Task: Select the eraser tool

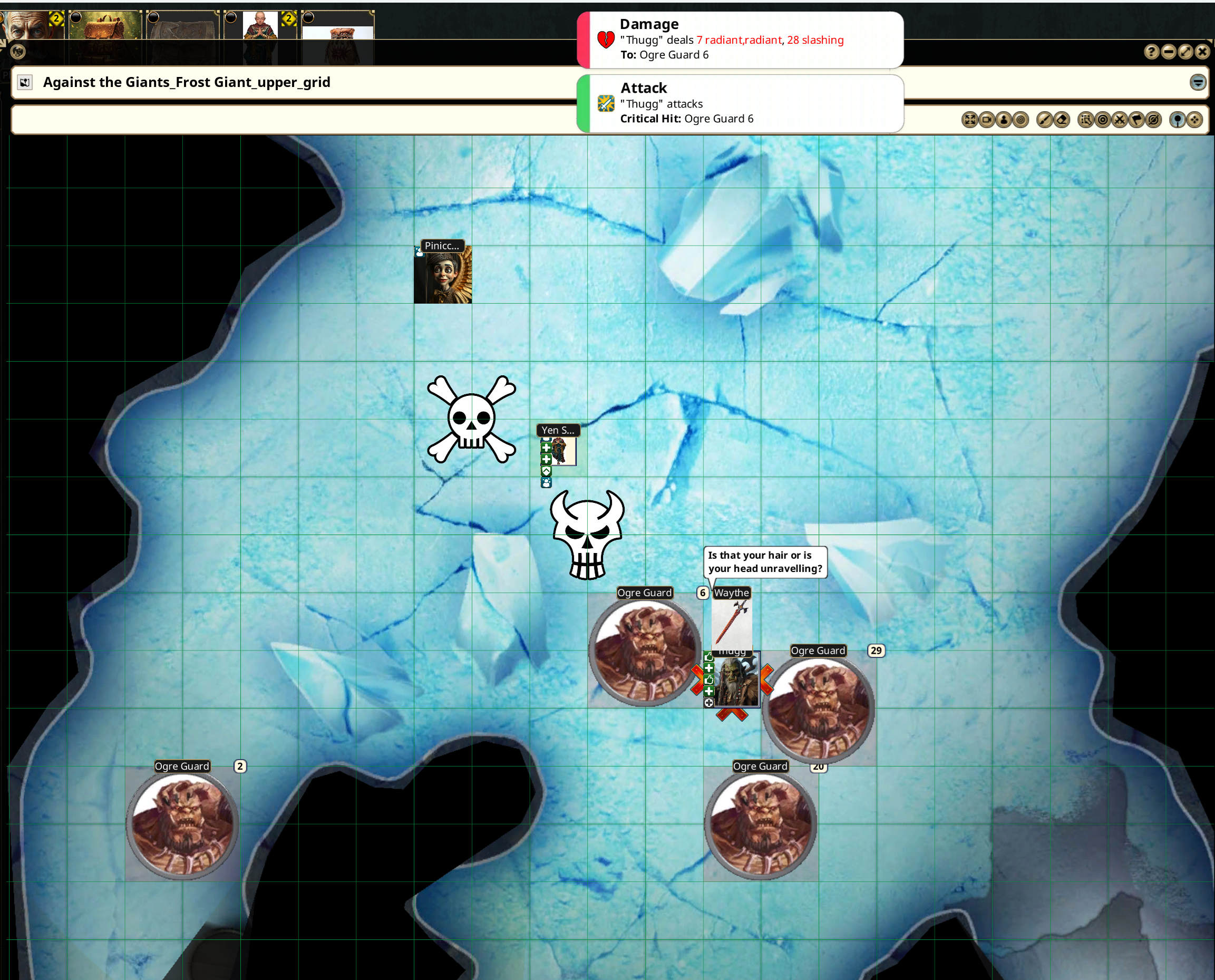Action: point(1062,120)
